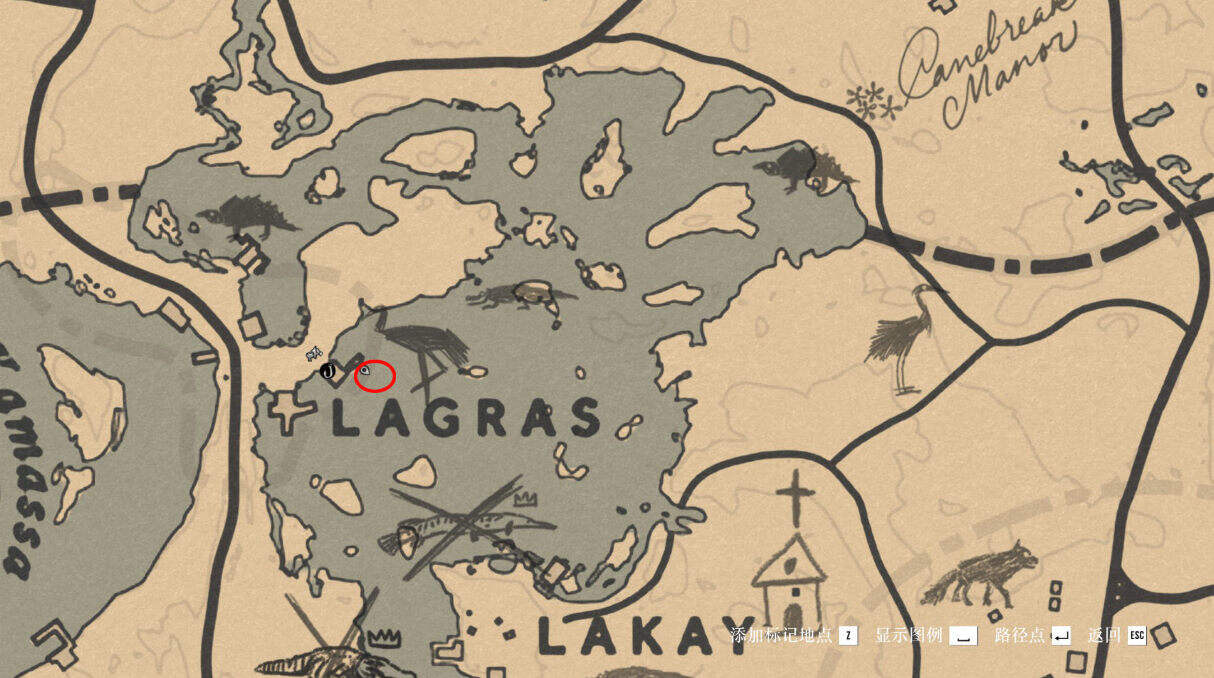Click the white horse marker

314,352
